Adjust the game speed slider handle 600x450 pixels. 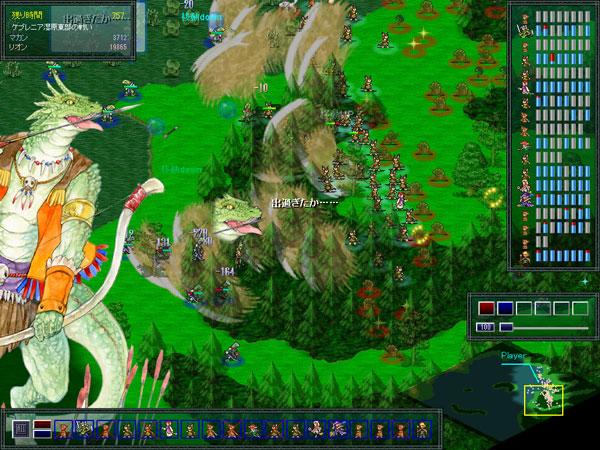(506, 327)
